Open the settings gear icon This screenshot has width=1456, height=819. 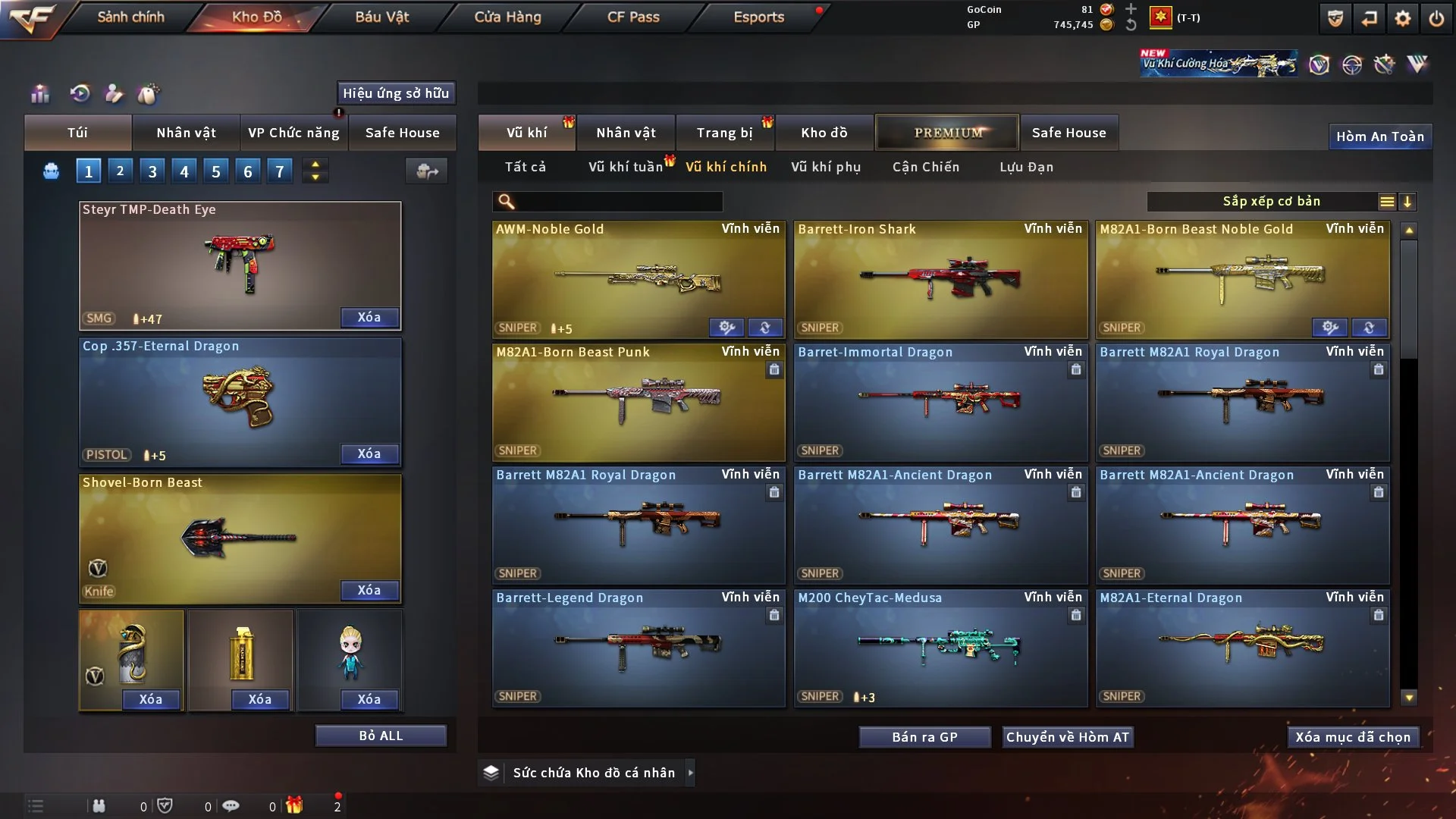pyautogui.click(x=1403, y=18)
